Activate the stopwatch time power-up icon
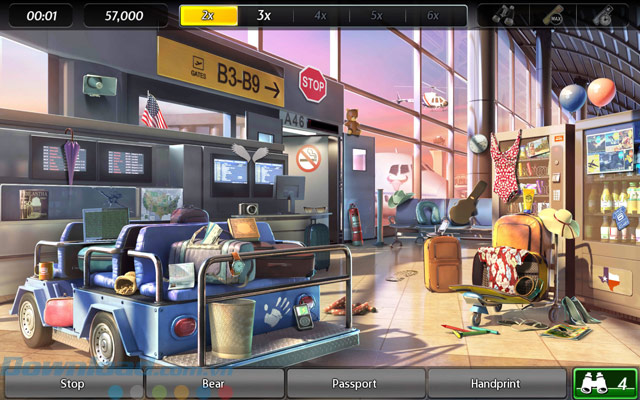This screenshot has height=400, width=640. [605, 16]
